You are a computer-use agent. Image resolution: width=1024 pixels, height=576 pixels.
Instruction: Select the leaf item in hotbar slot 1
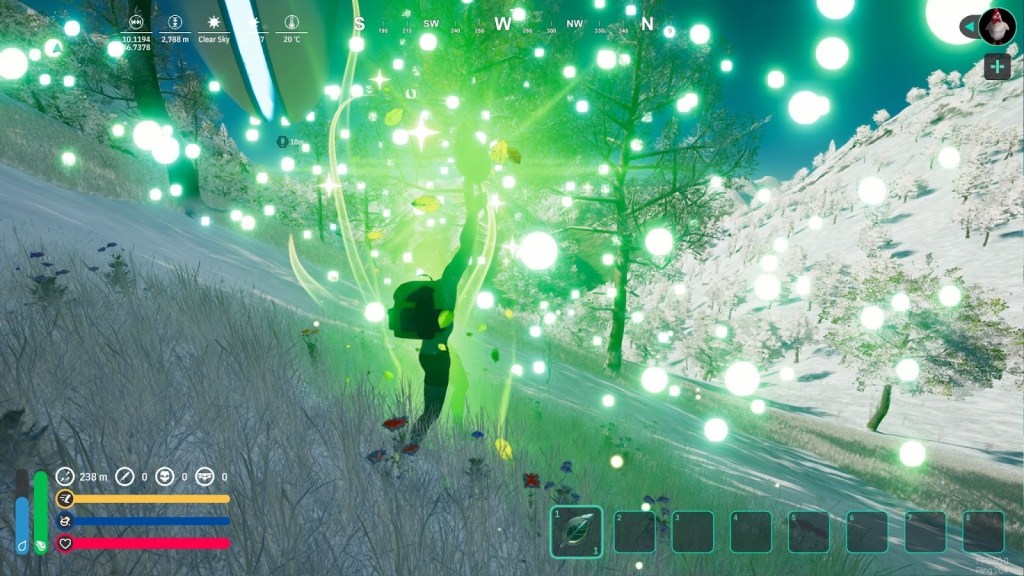(x=576, y=531)
